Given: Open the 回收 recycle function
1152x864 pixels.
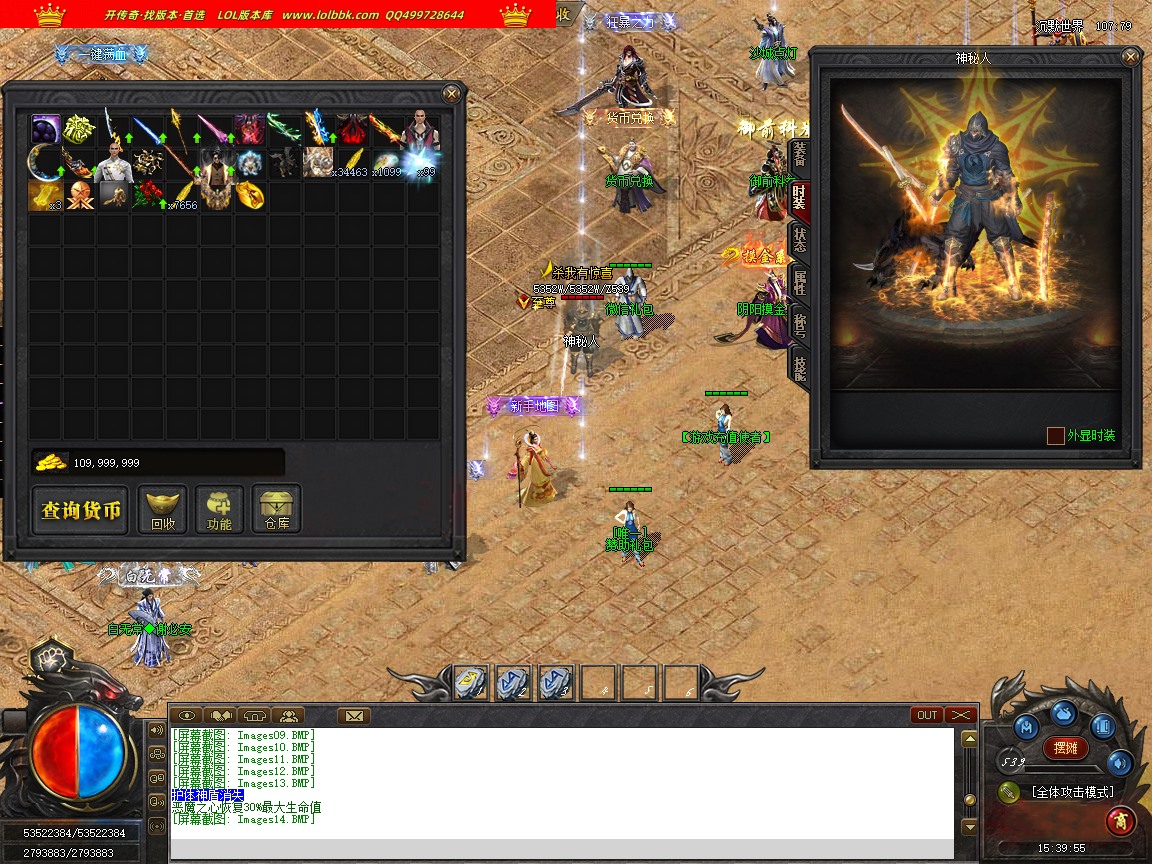Looking at the screenshot, I should tap(162, 510).
